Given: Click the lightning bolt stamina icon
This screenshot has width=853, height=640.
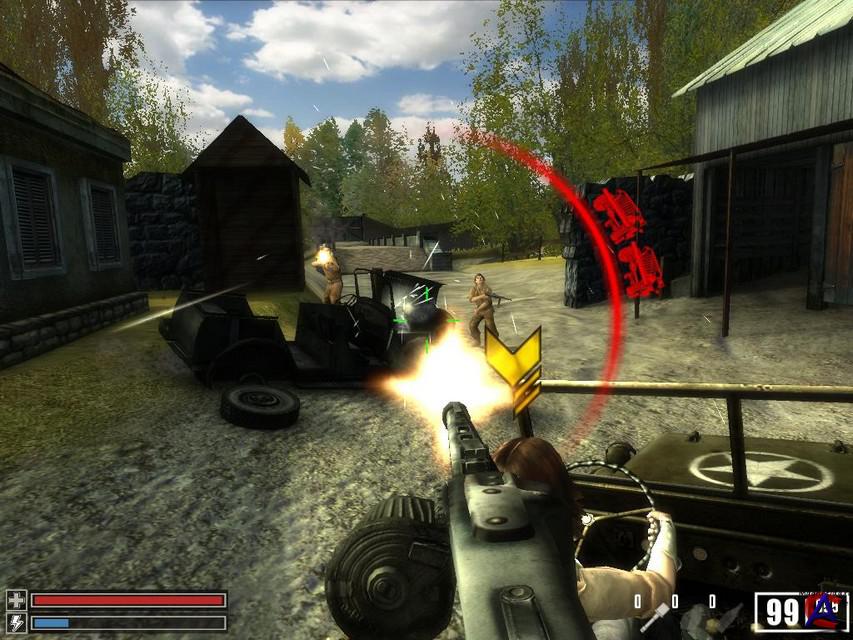Looking at the screenshot, I should tap(16, 622).
